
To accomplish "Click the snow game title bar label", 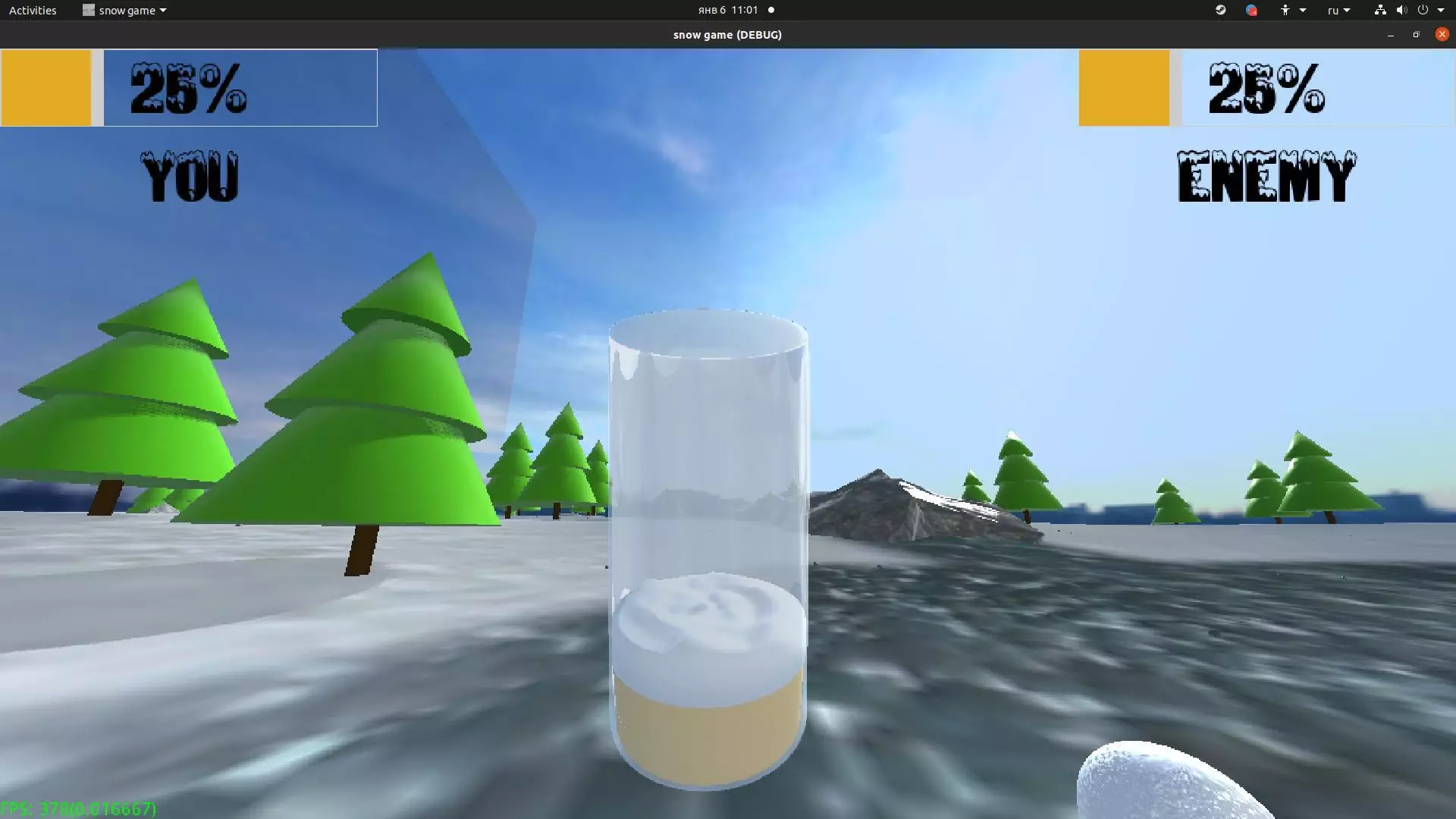I will pyautogui.click(x=726, y=34).
